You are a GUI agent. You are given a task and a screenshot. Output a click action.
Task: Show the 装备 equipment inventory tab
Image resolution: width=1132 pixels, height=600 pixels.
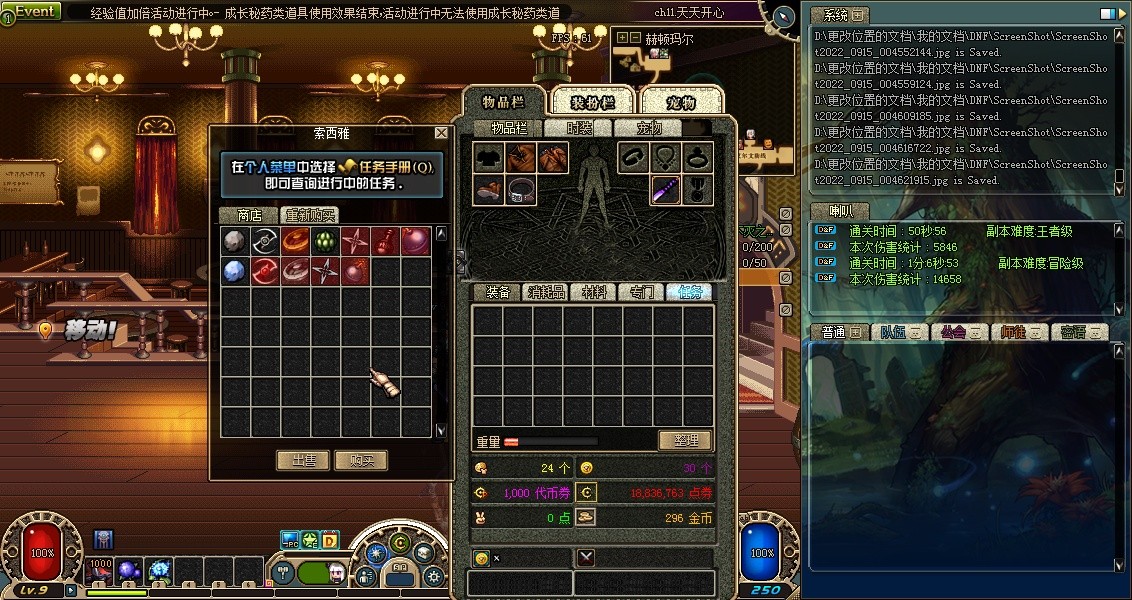[x=498, y=292]
